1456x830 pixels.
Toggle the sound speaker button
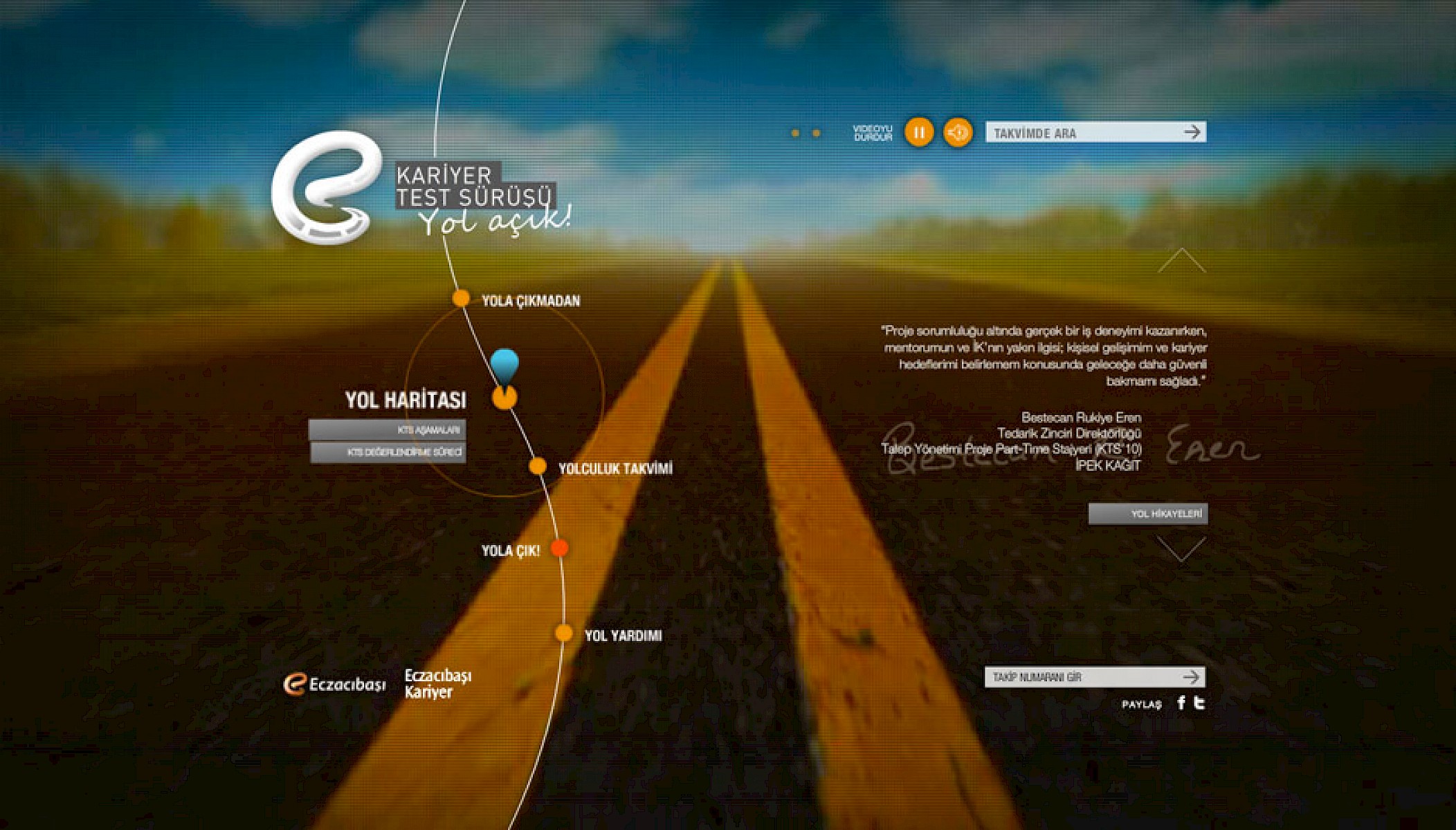pos(958,132)
